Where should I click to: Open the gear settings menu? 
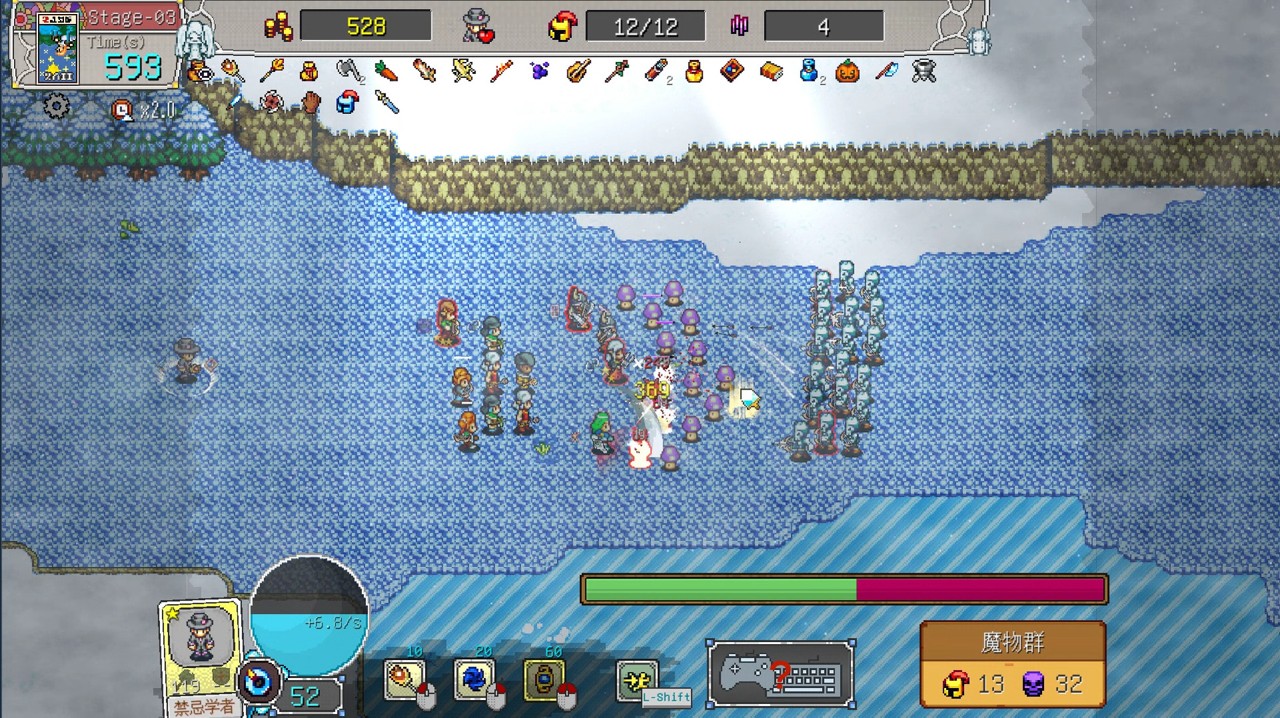(x=57, y=106)
